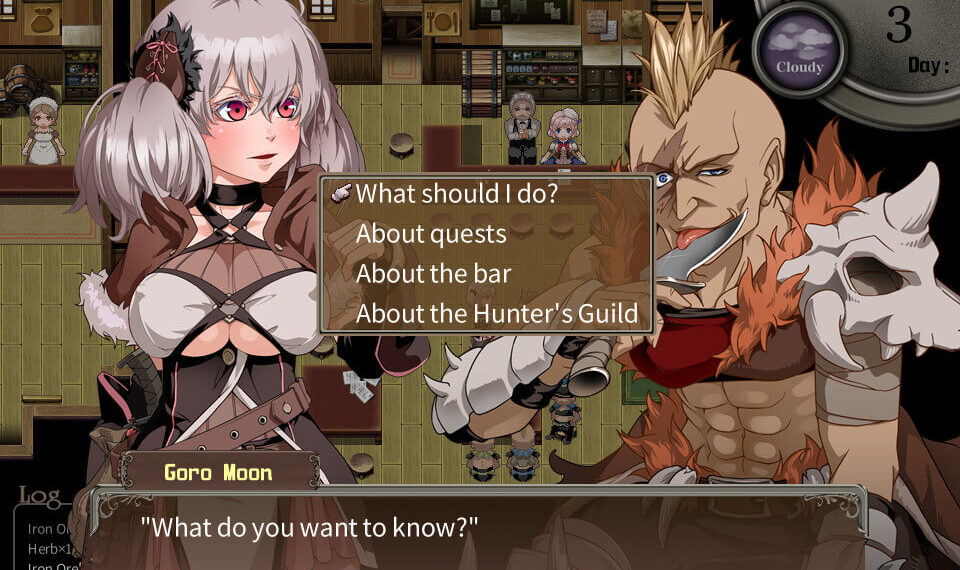
Task: Ask 'About the bar'
Action: point(434,274)
